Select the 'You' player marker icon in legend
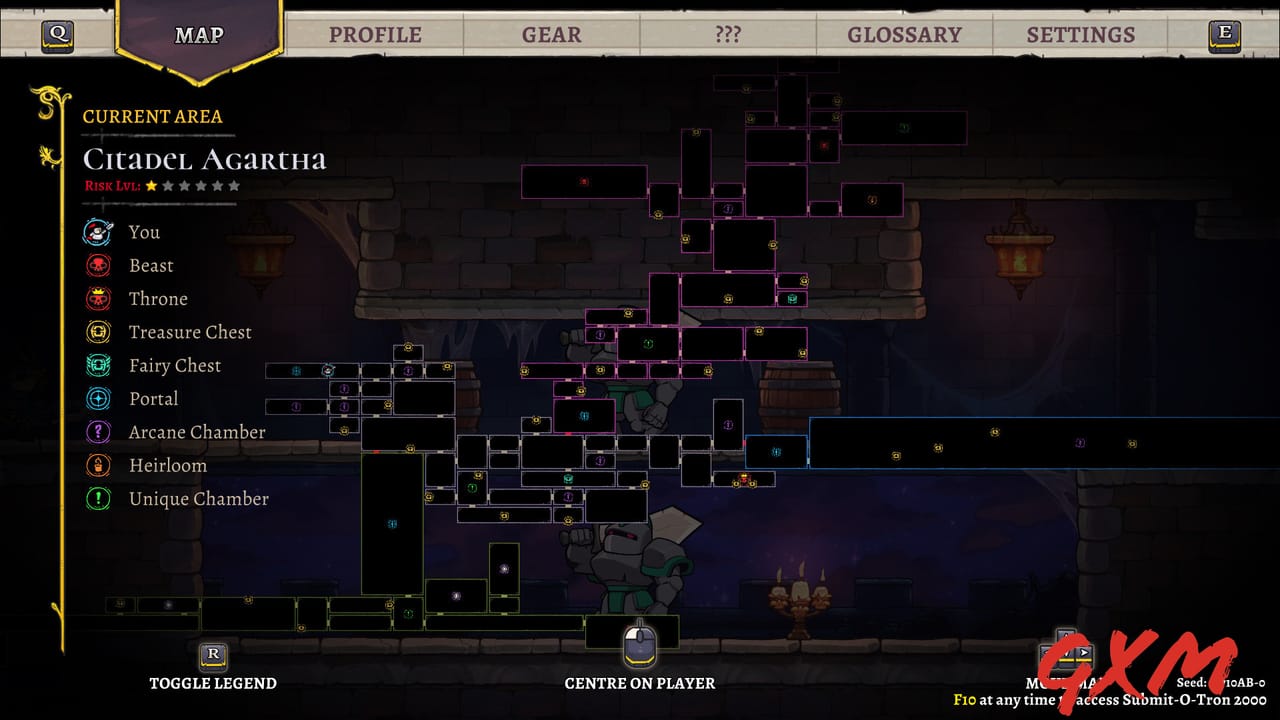Viewport: 1280px width, 720px height. 97,232
